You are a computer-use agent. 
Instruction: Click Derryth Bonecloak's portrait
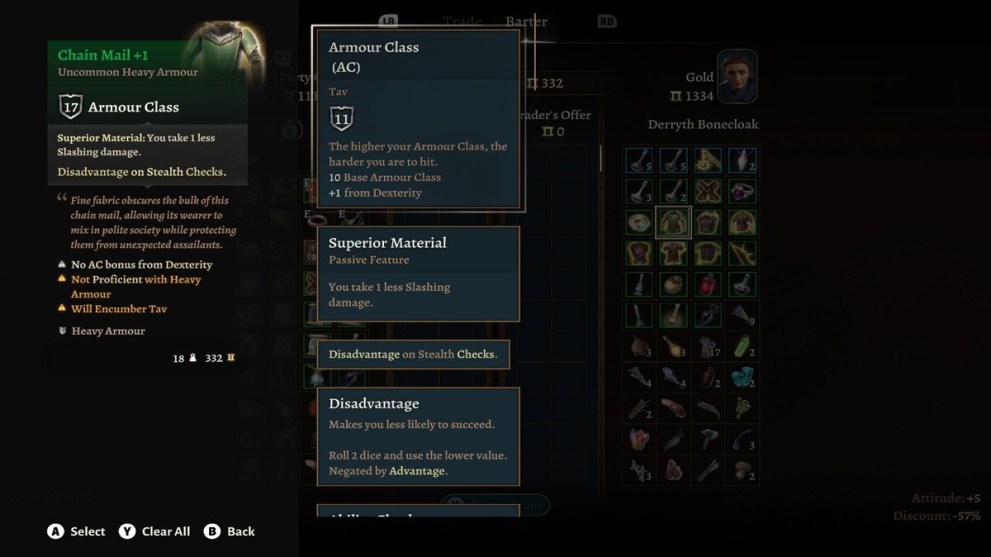tap(737, 77)
